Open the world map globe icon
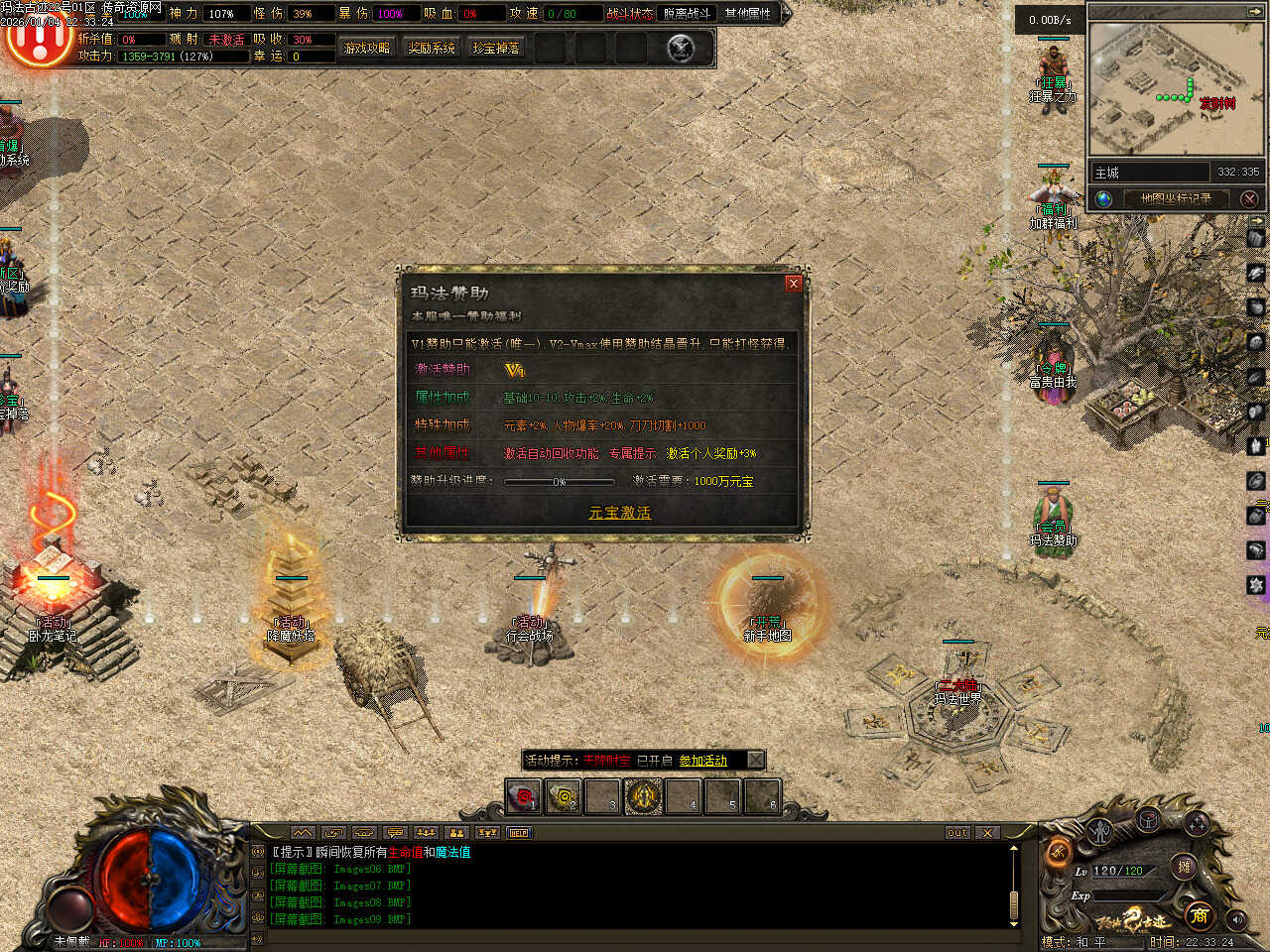The height and width of the screenshot is (952, 1270). [1103, 198]
